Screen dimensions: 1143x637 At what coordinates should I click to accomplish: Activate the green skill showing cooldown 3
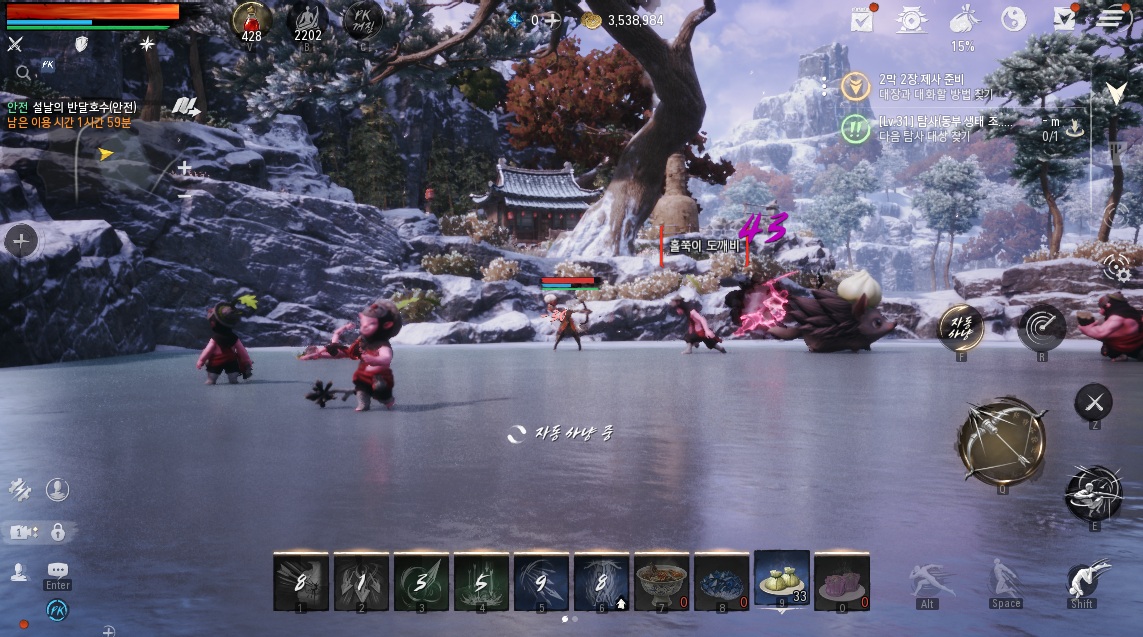pyautogui.click(x=421, y=581)
